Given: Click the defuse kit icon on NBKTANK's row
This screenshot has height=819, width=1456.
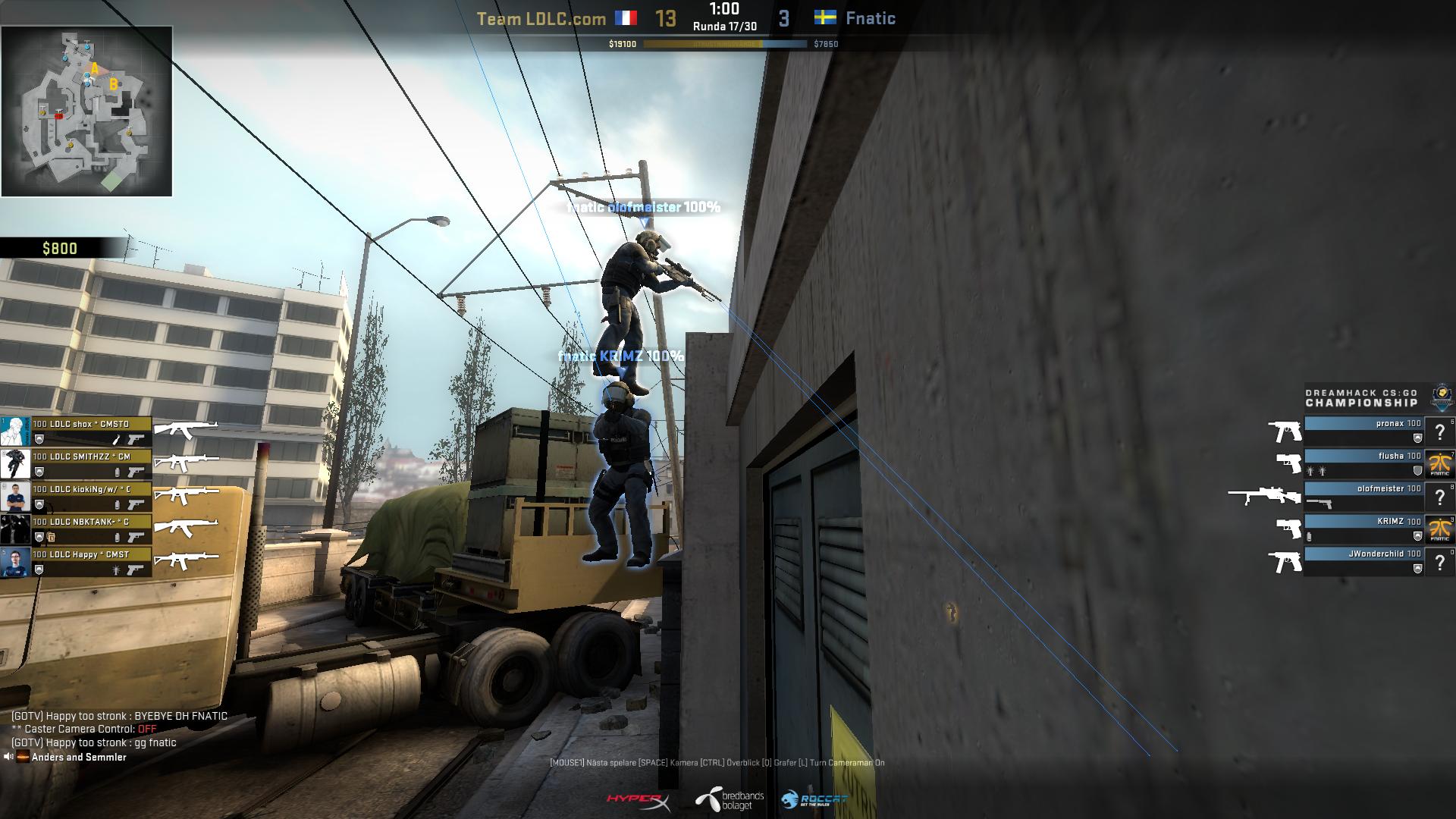Looking at the screenshot, I should [51, 536].
